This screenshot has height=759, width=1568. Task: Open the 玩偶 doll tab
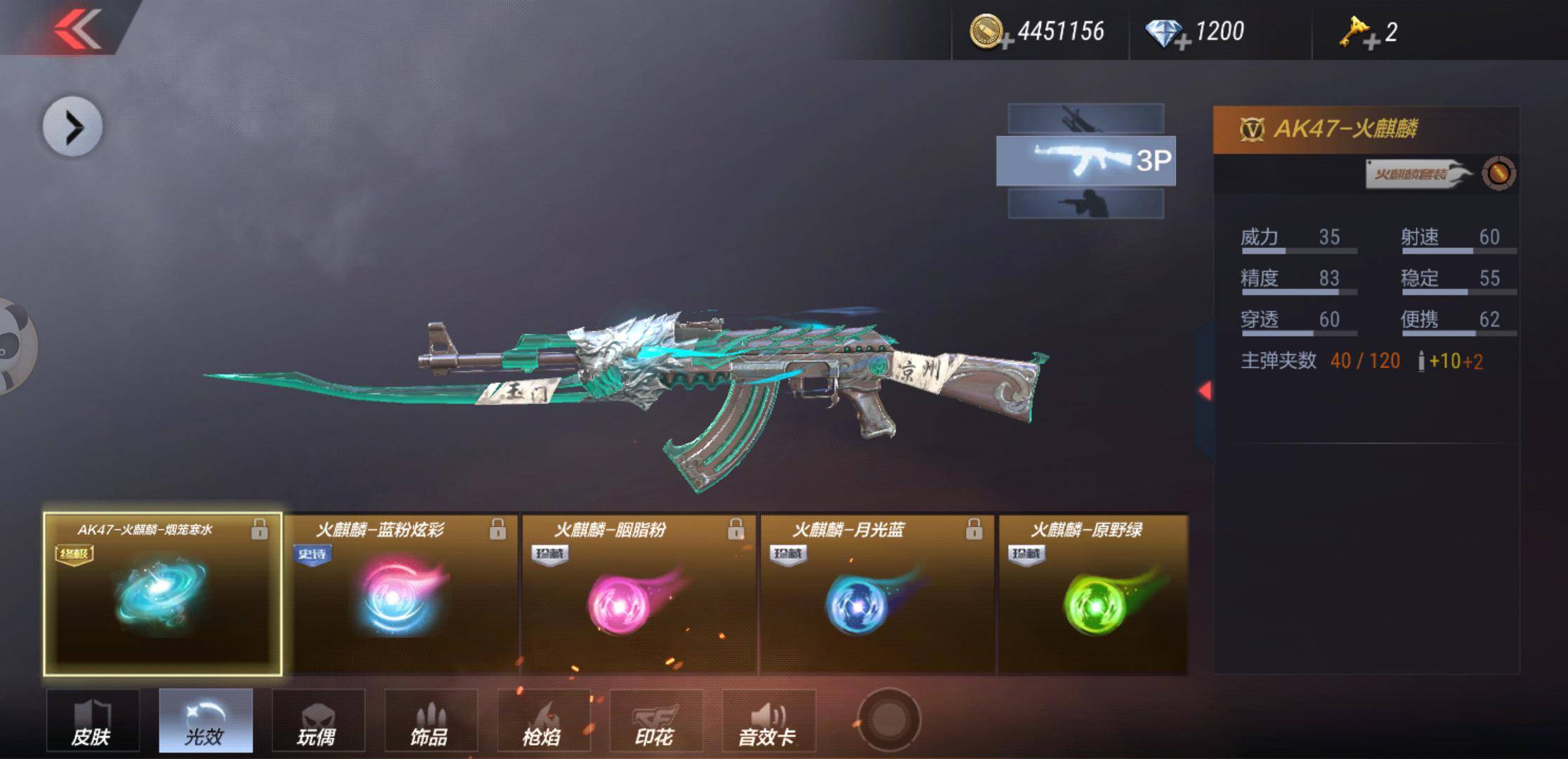(318, 721)
